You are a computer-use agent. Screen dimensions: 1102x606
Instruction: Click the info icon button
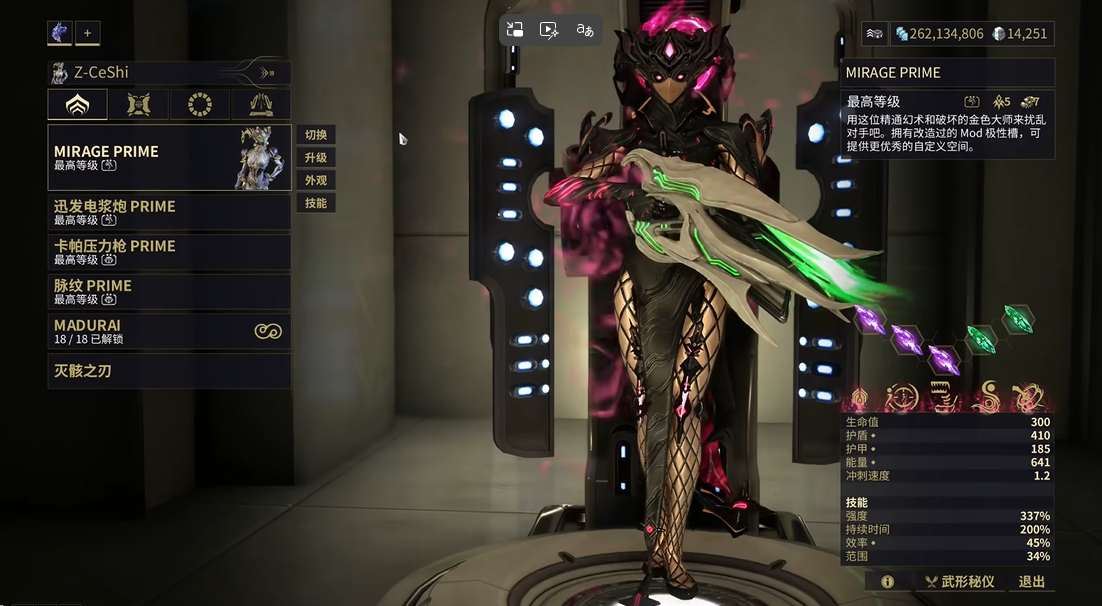887,581
